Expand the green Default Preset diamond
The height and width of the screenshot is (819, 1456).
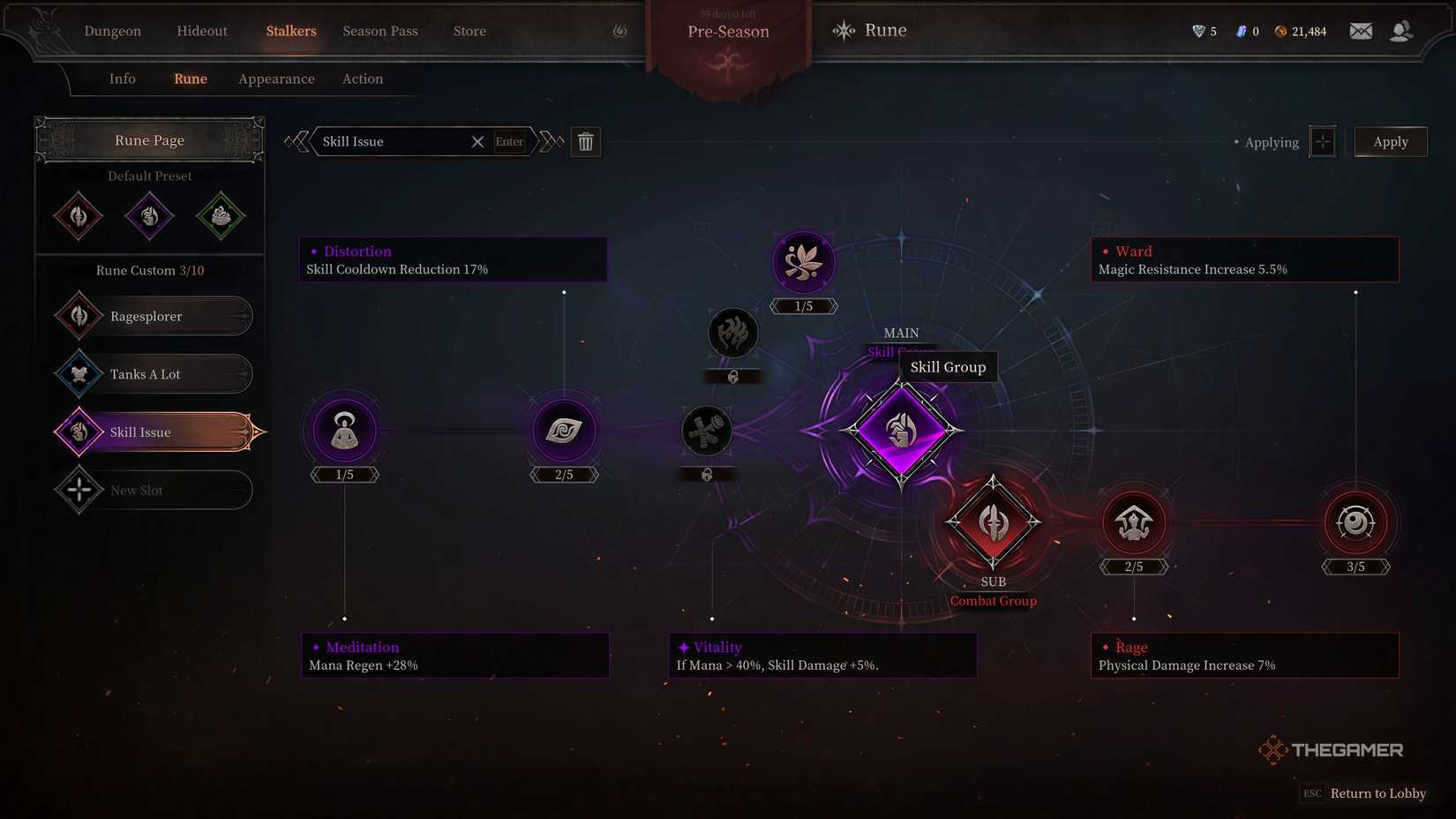click(221, 214)
